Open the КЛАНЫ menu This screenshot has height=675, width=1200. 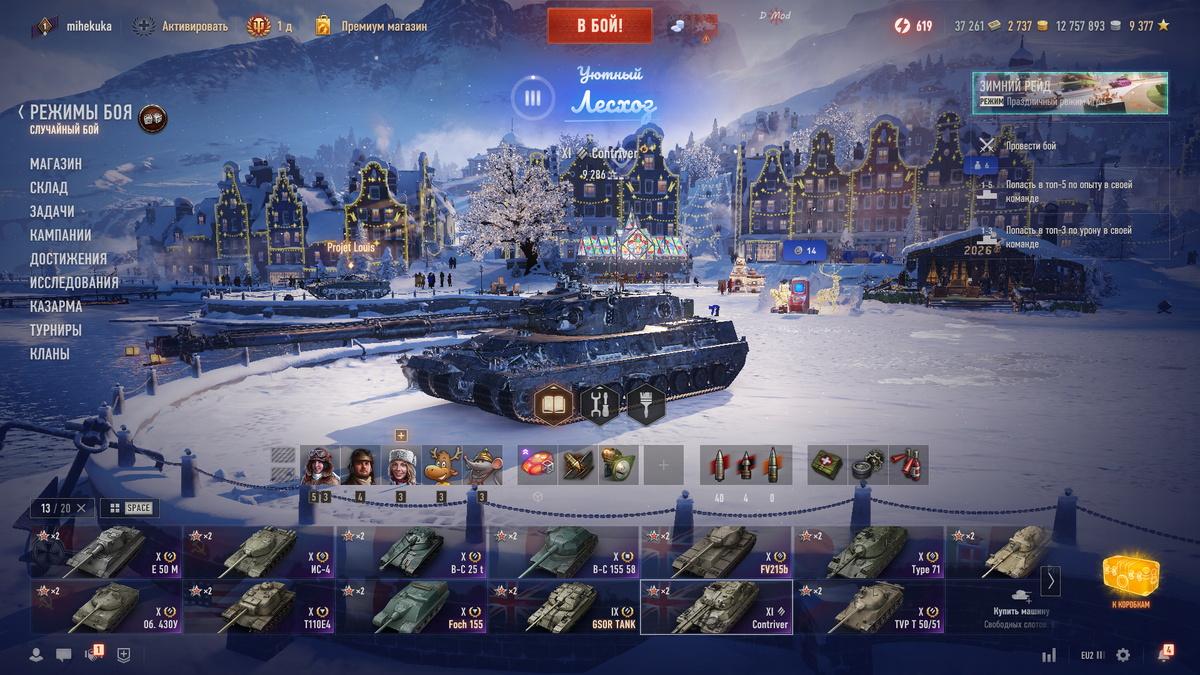pyautogui.click(x=50, y=354)
